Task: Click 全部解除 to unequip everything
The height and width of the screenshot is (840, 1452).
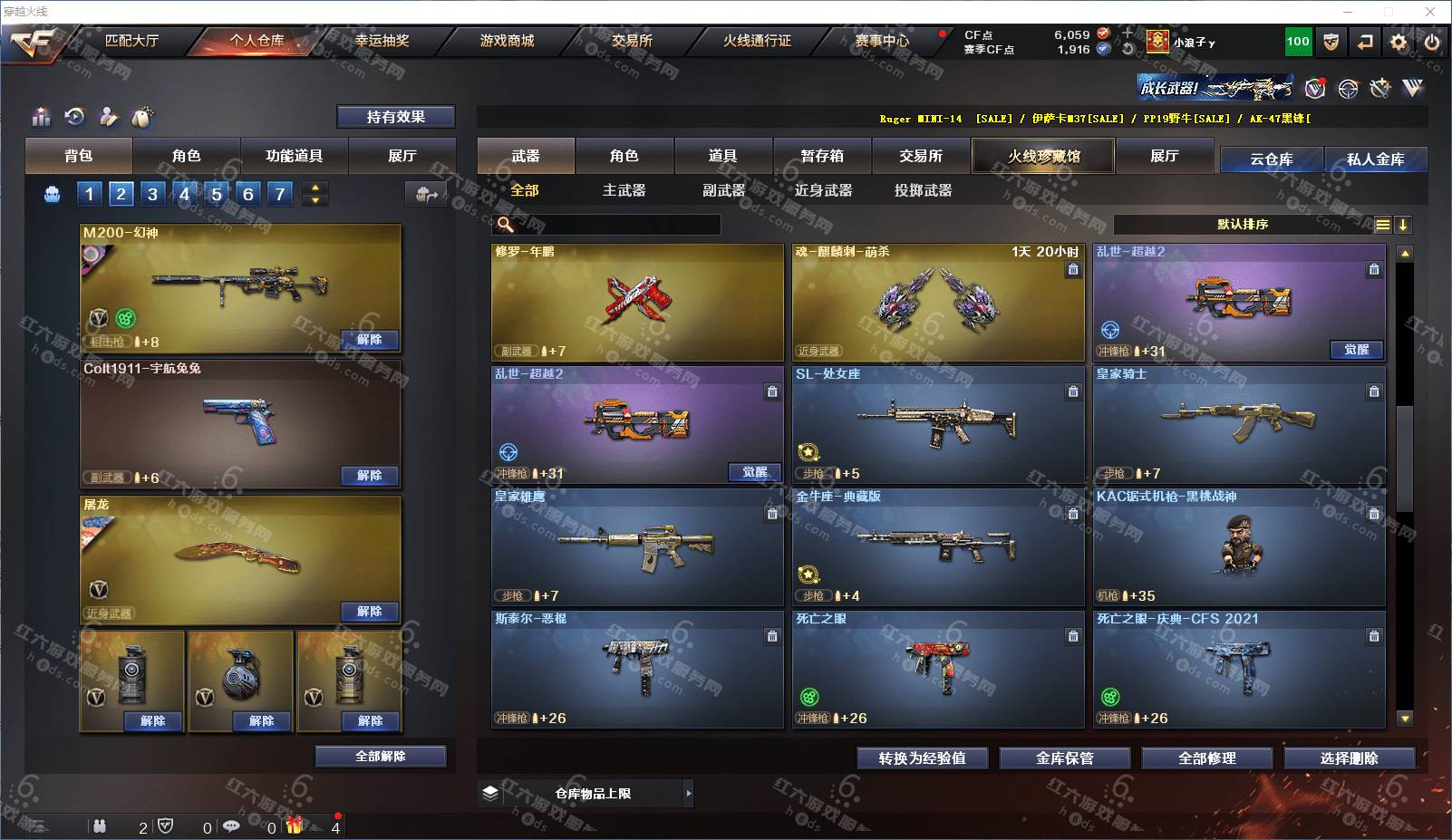Action: tap(381, 757)
